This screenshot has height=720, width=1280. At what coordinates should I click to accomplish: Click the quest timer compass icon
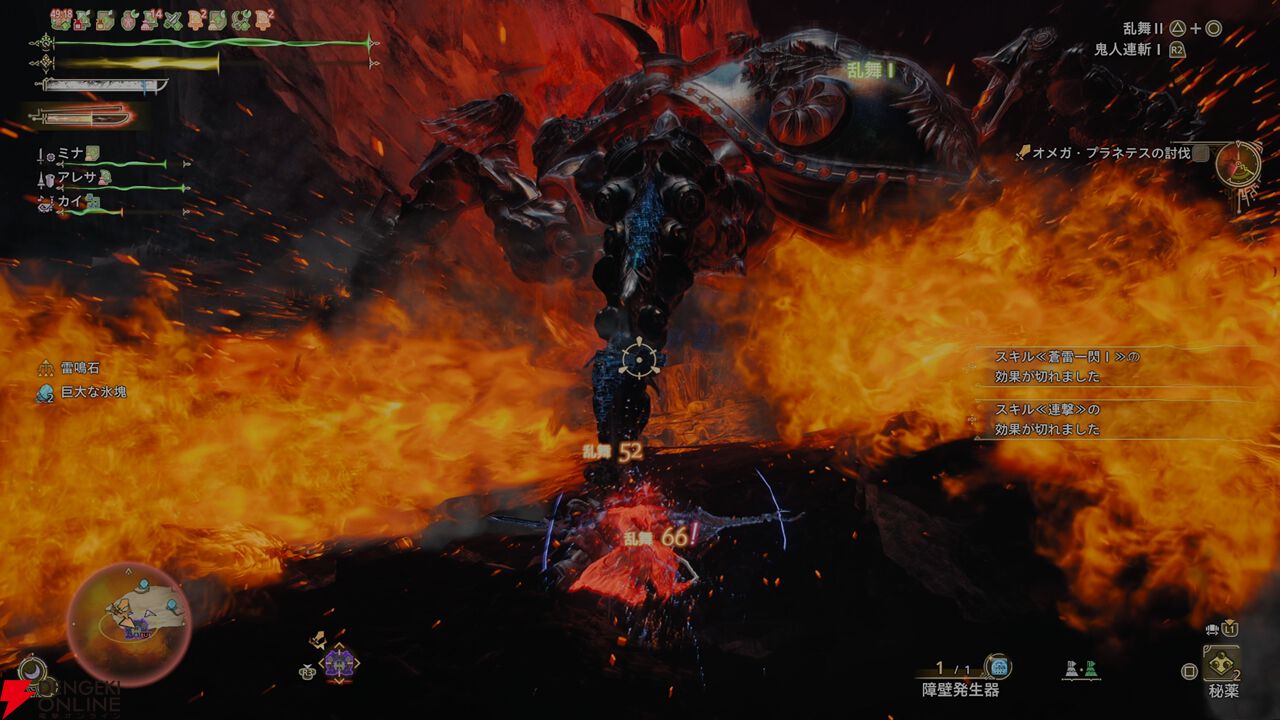1238,165
